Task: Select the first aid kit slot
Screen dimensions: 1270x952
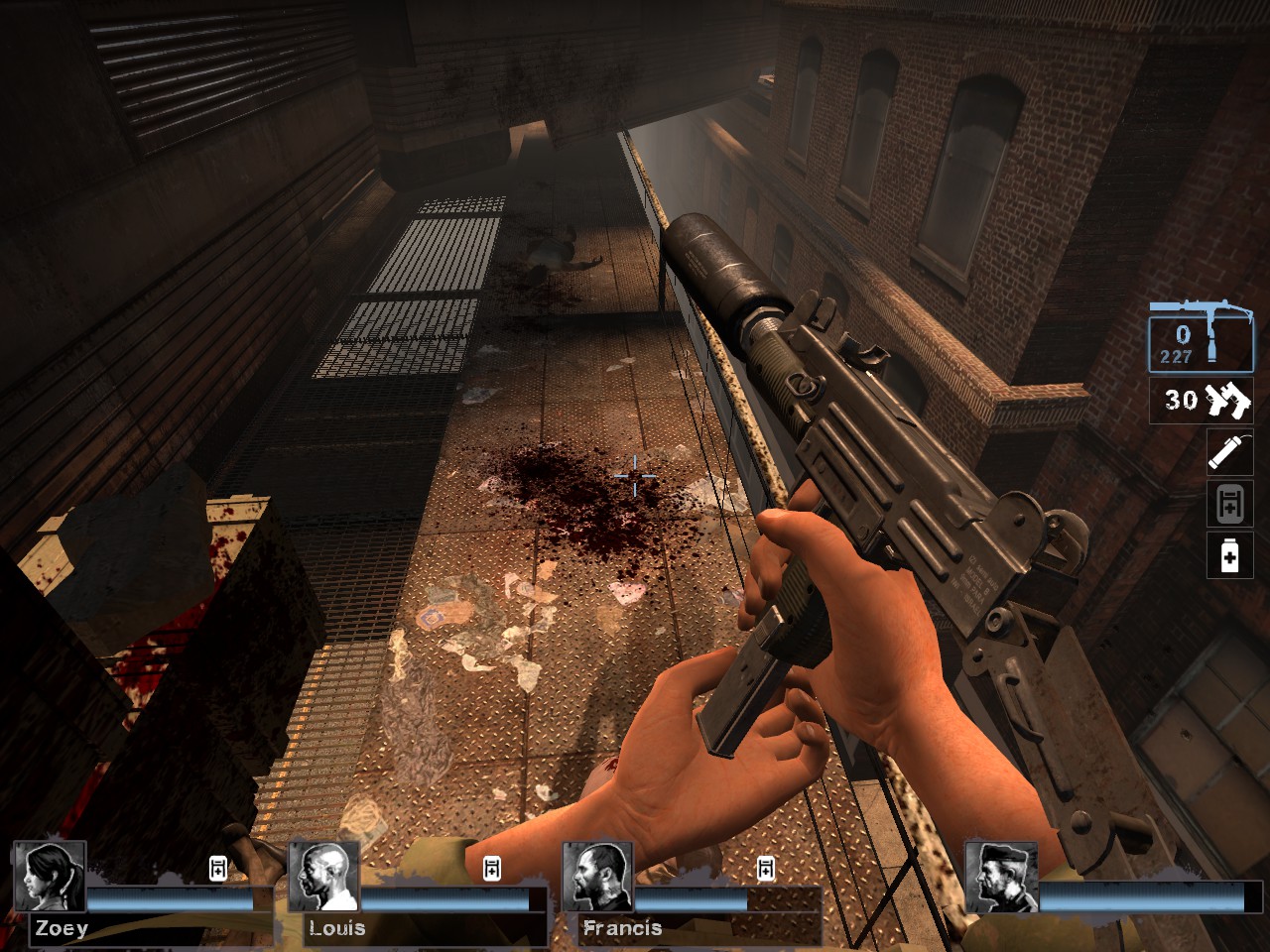Action: tap(1229, 504)
